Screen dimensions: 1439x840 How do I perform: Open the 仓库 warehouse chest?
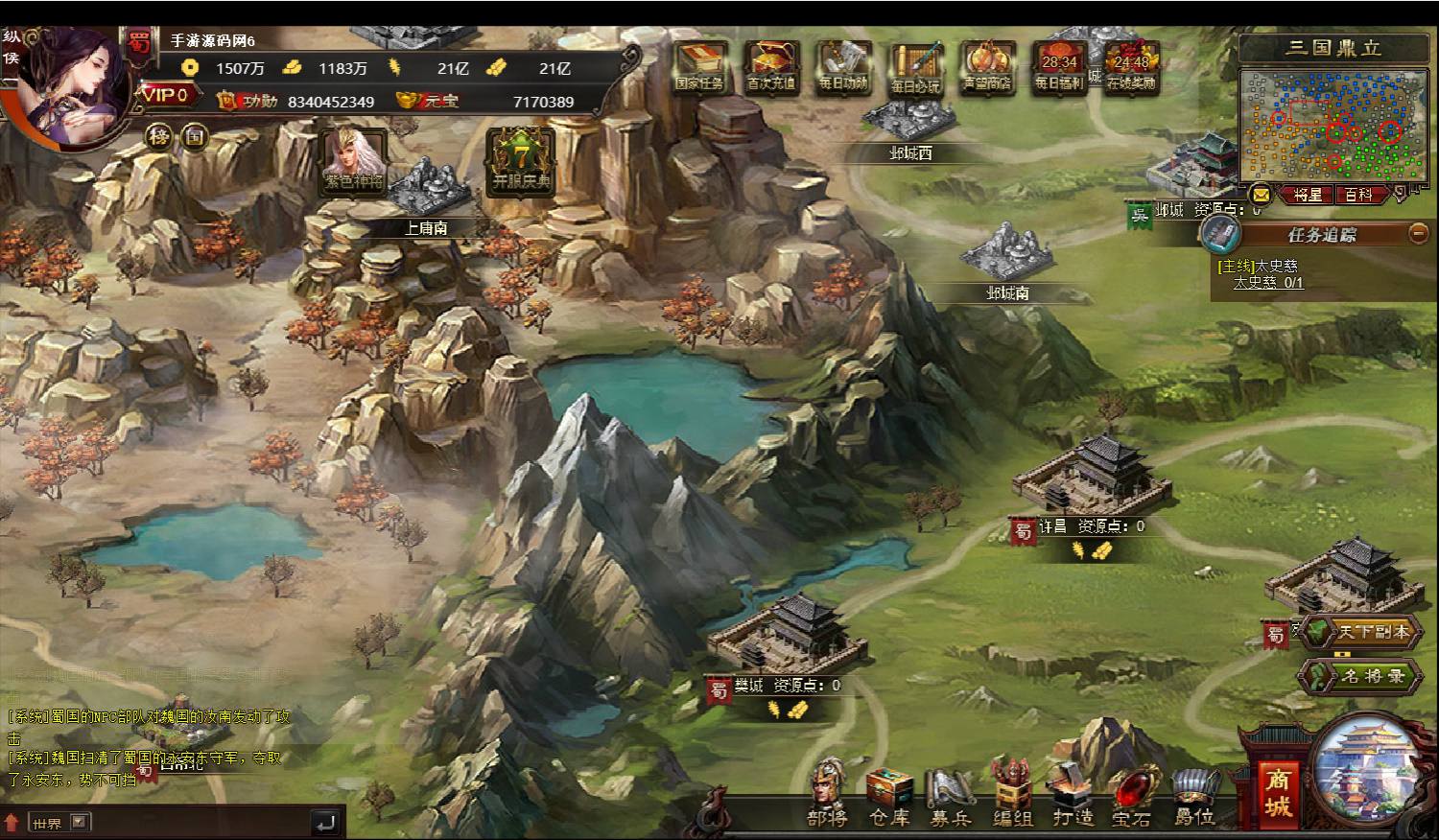tap(889, 797)
